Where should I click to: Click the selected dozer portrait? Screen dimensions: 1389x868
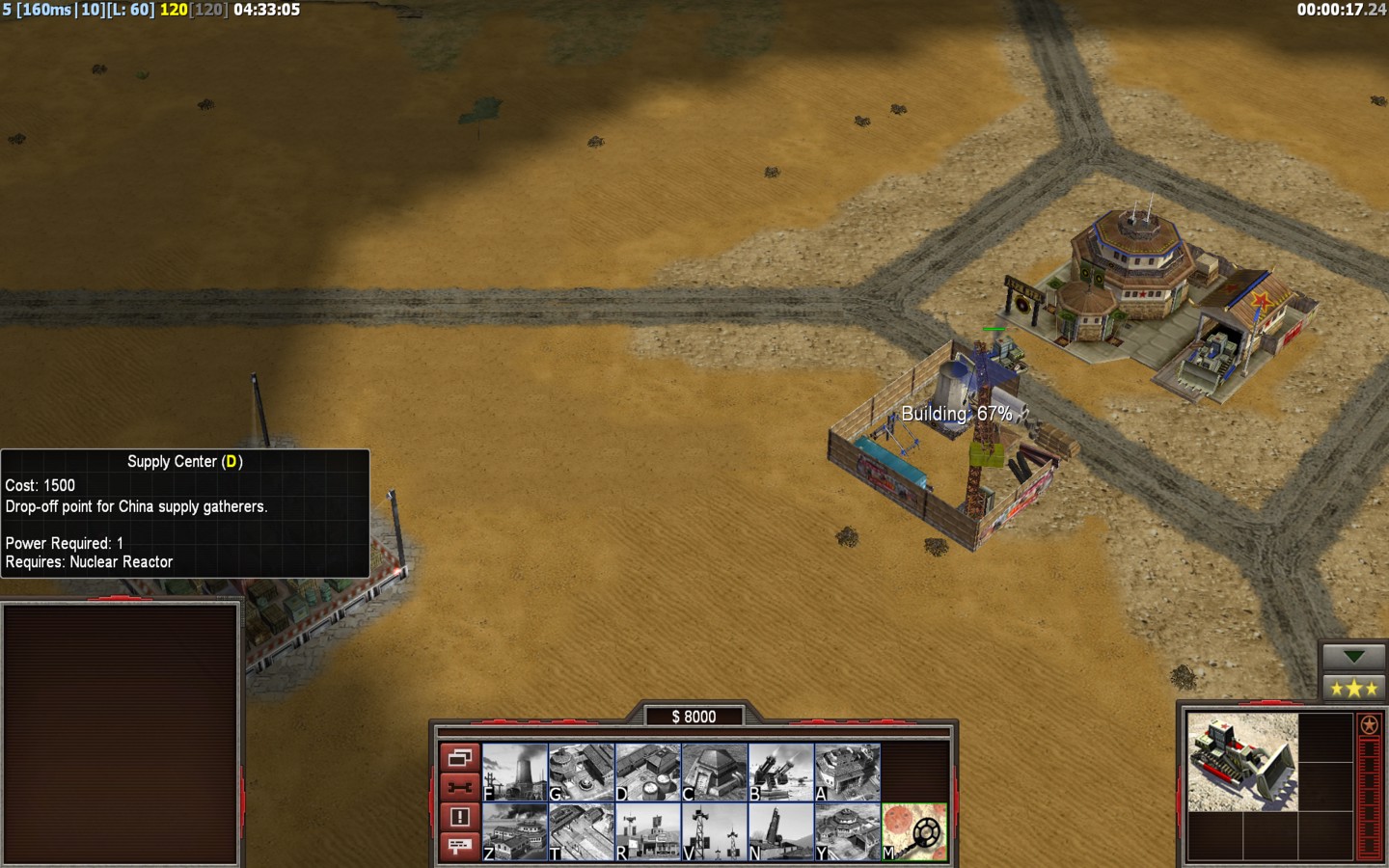coord(1242,762)
